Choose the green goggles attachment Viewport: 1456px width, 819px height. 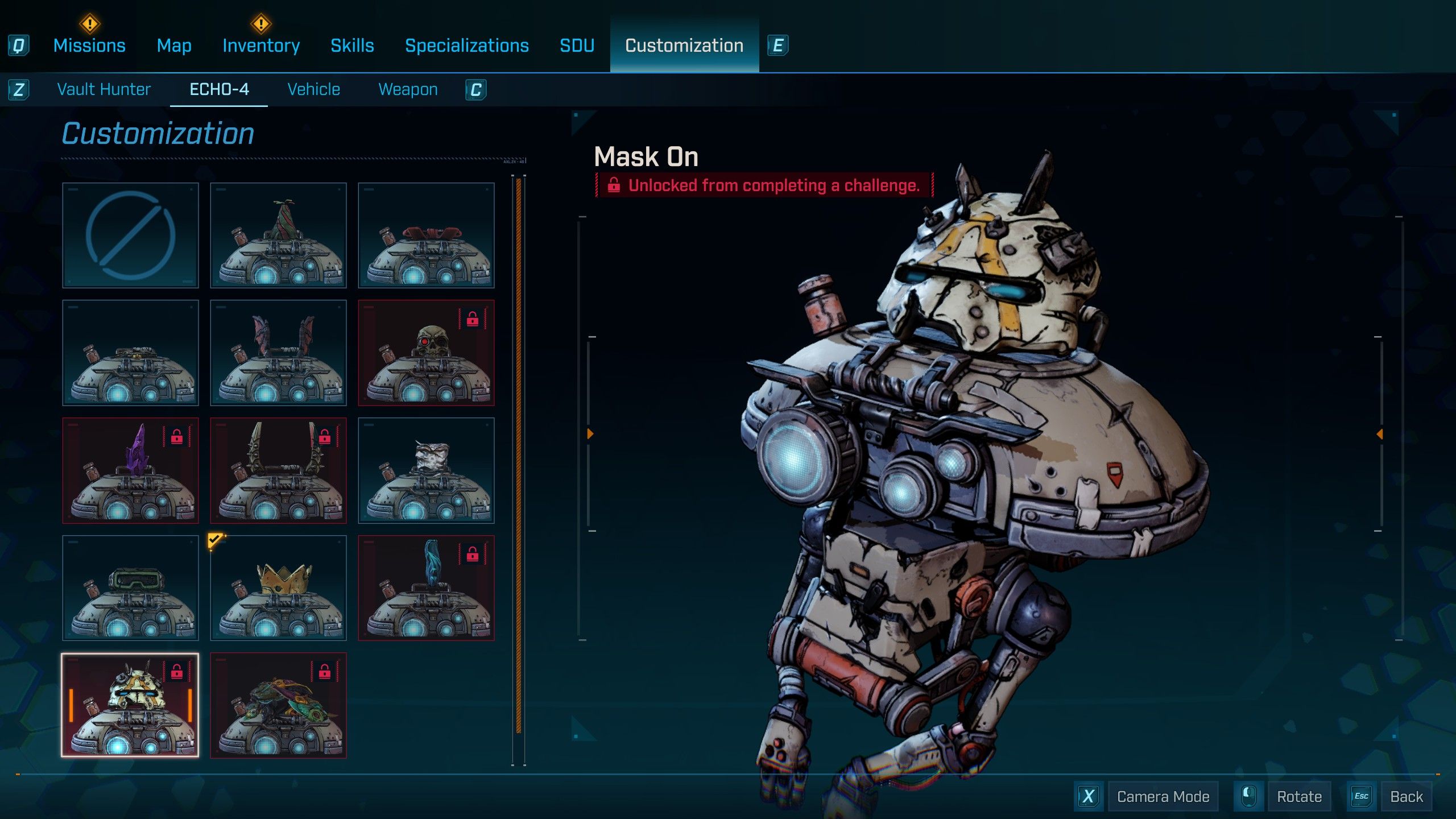130,588
